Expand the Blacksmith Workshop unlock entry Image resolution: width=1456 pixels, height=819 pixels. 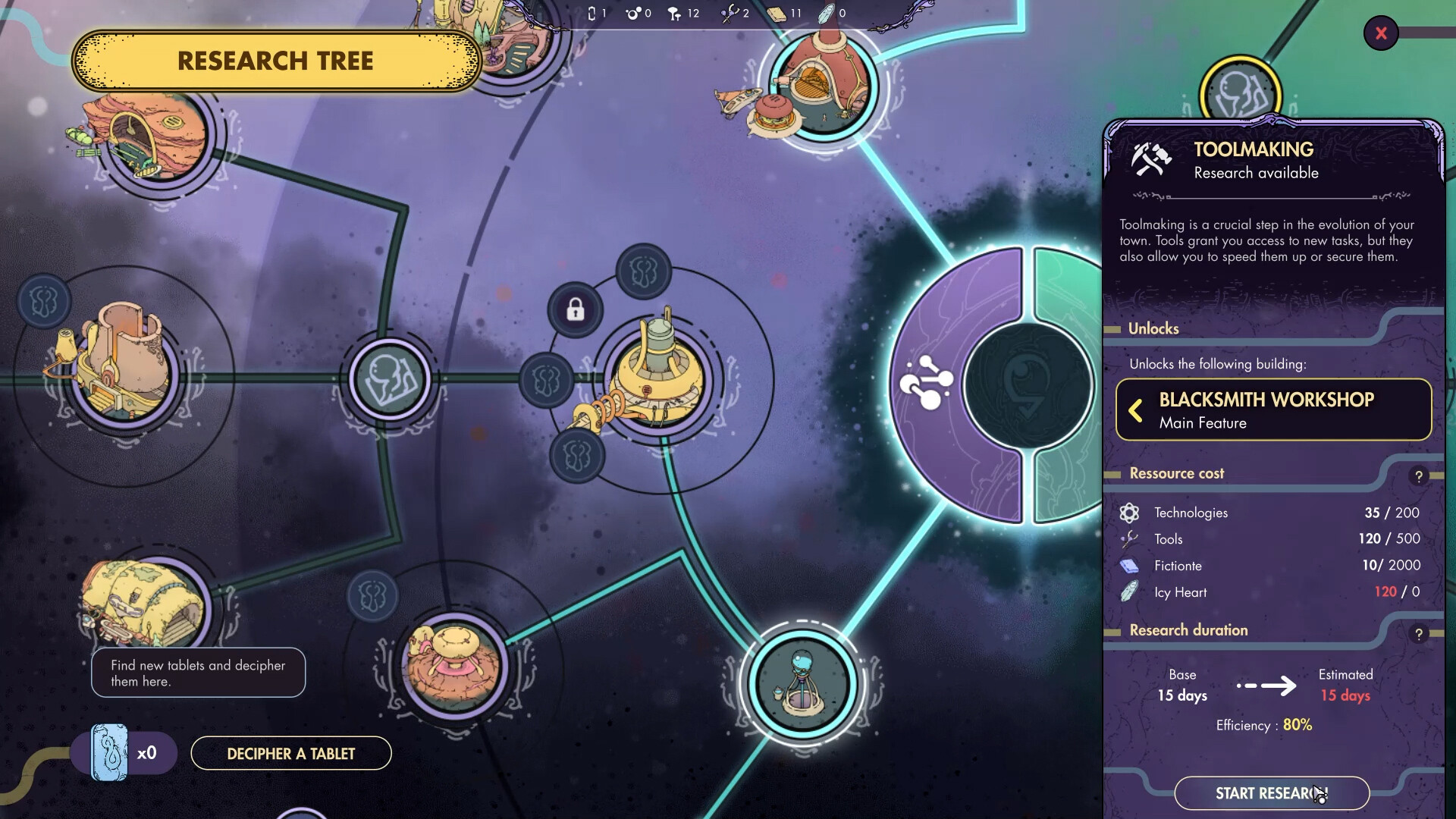(x=1135, y=410)
